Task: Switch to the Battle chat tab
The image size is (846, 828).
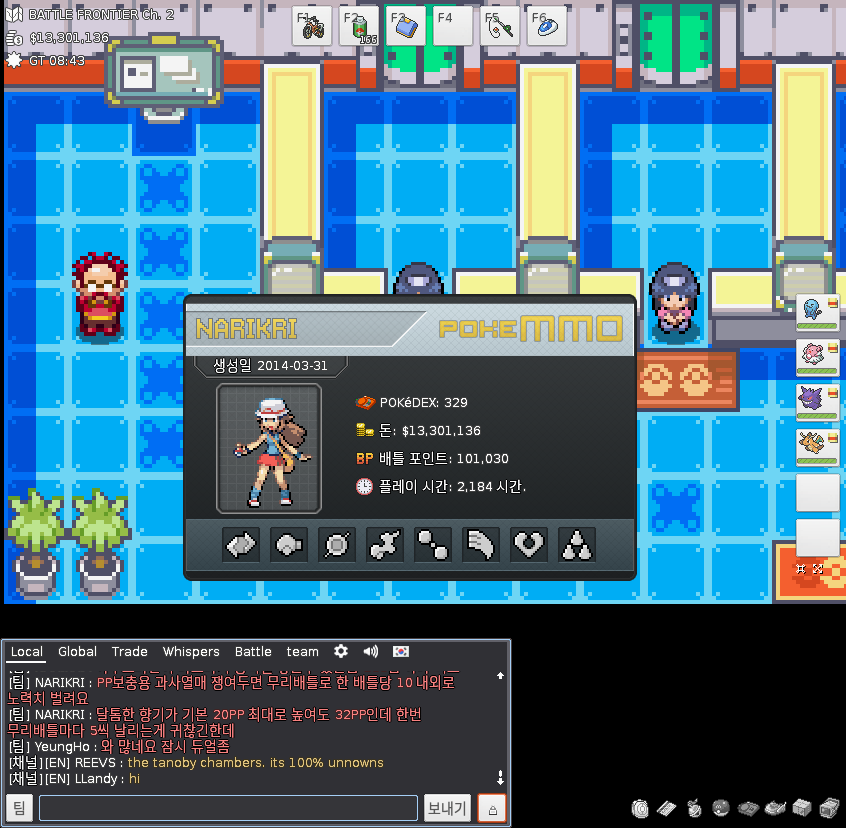Action: pos(253,652)
